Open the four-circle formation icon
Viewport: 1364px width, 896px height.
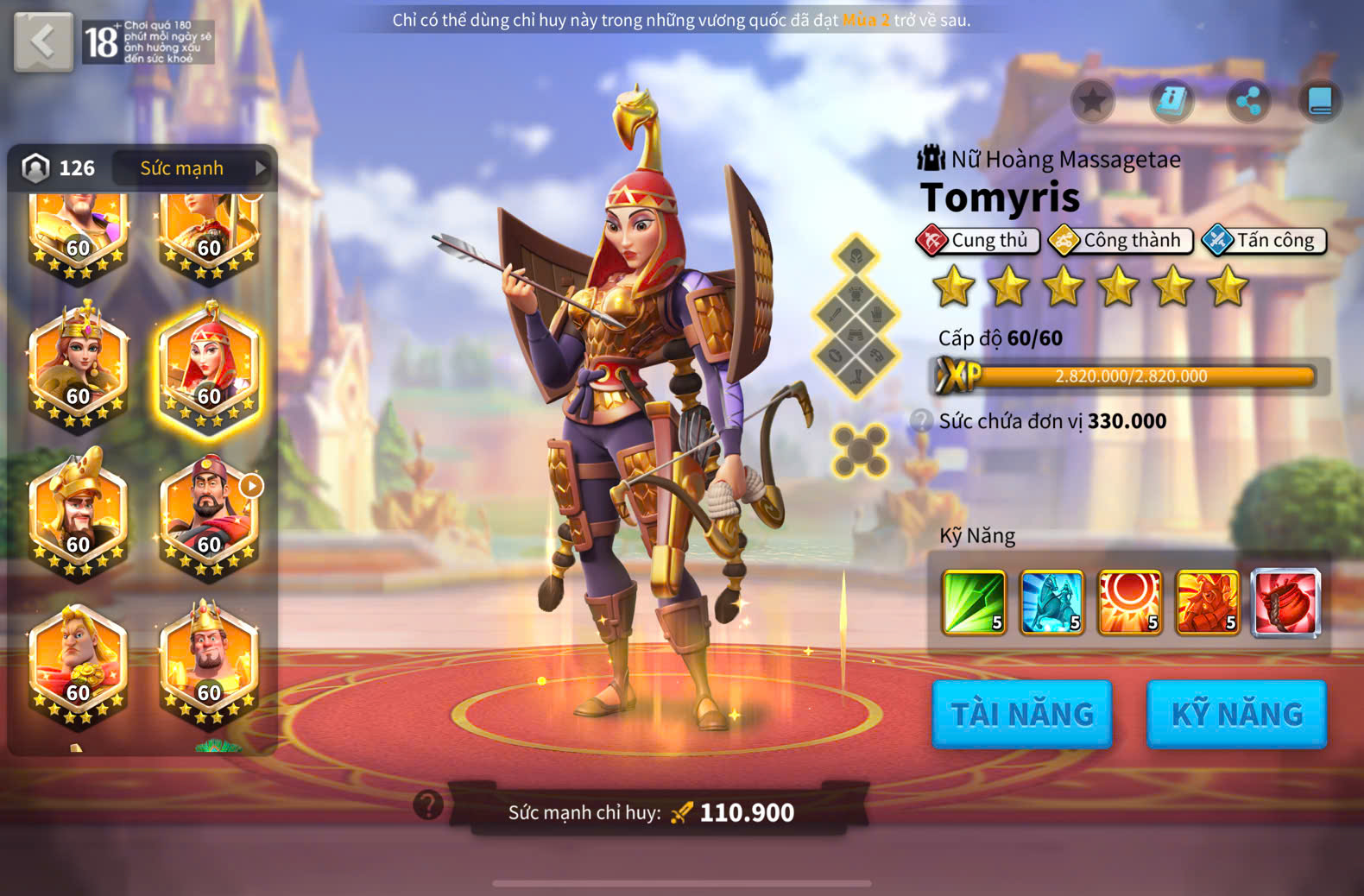point(860,451)
